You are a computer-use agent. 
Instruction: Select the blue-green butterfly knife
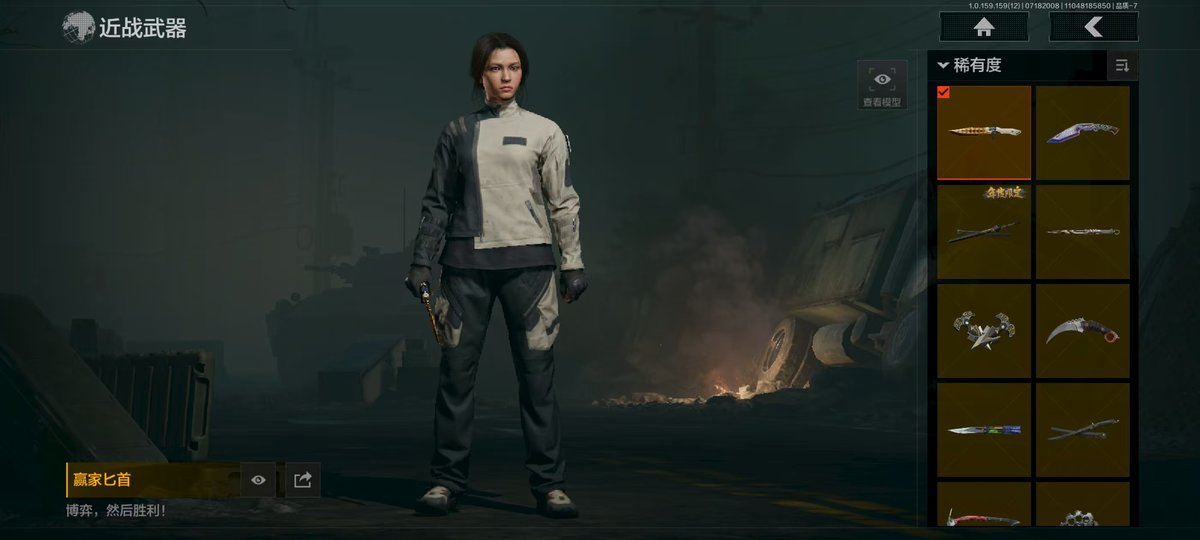(984, 430)
